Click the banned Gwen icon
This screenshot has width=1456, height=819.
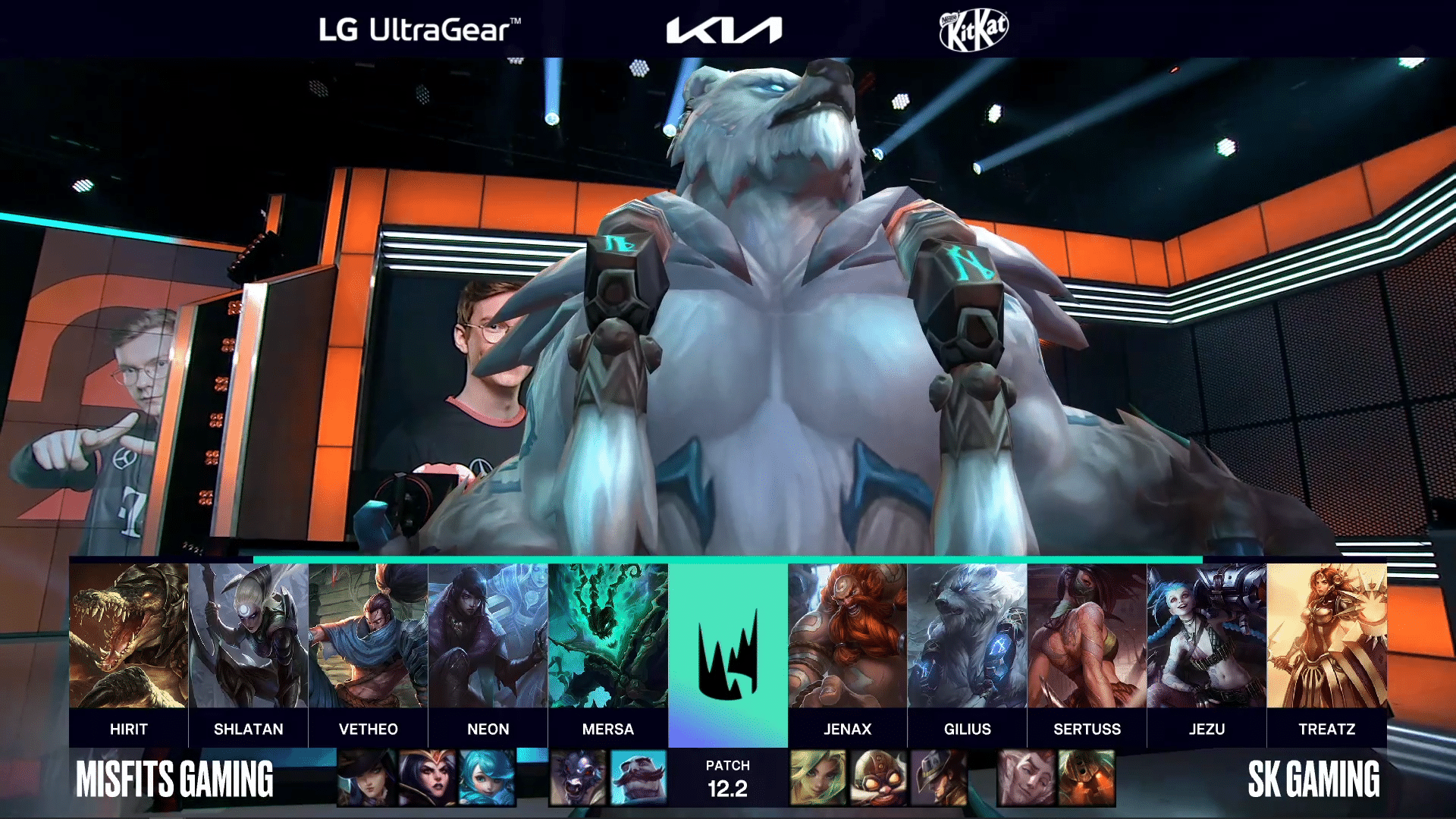click(x=487, y=778)
